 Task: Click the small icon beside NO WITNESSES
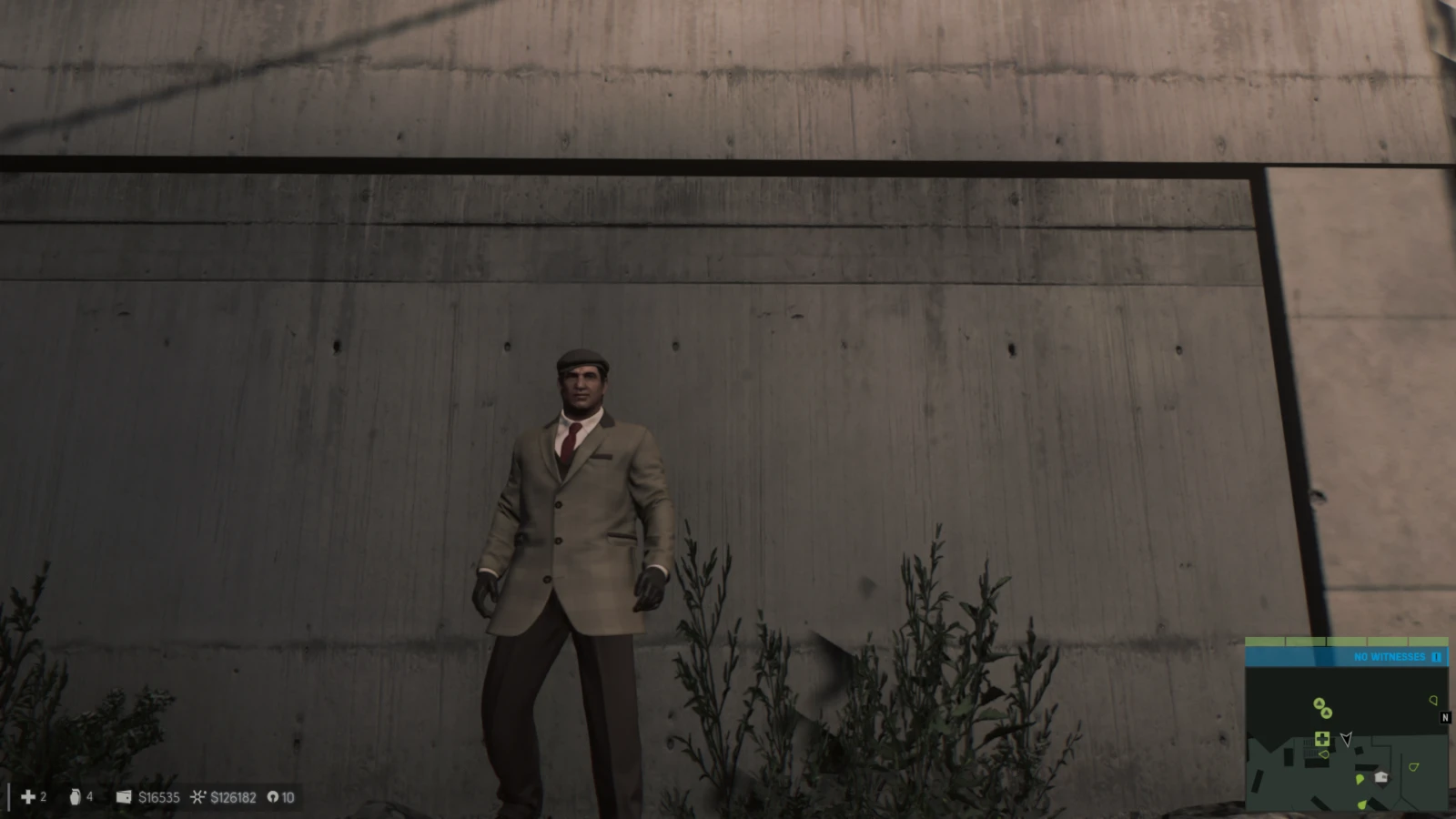1437,657
